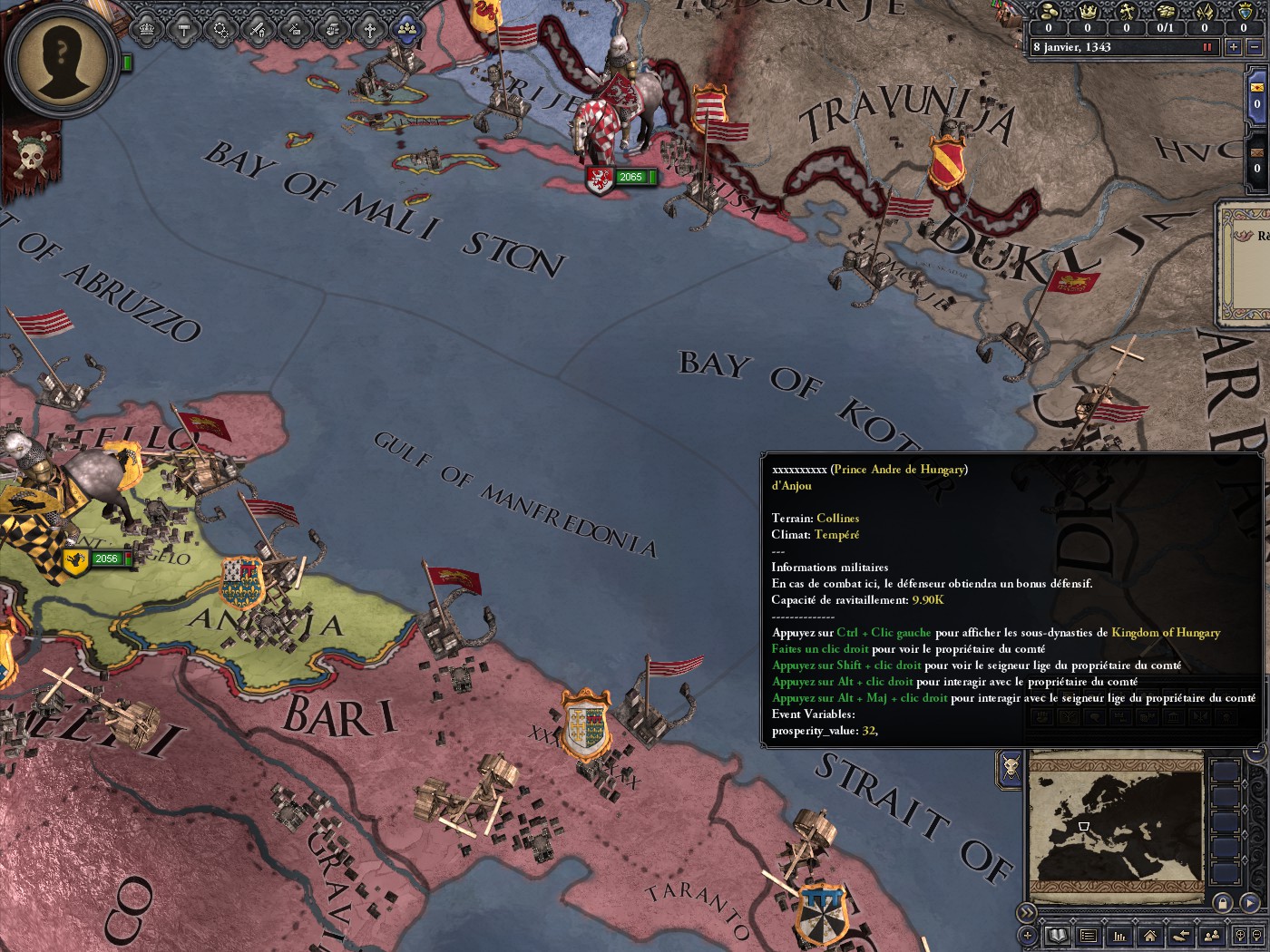Open the laws screen via the hammer icon
Screen dimensions: 1270x952
185,29
